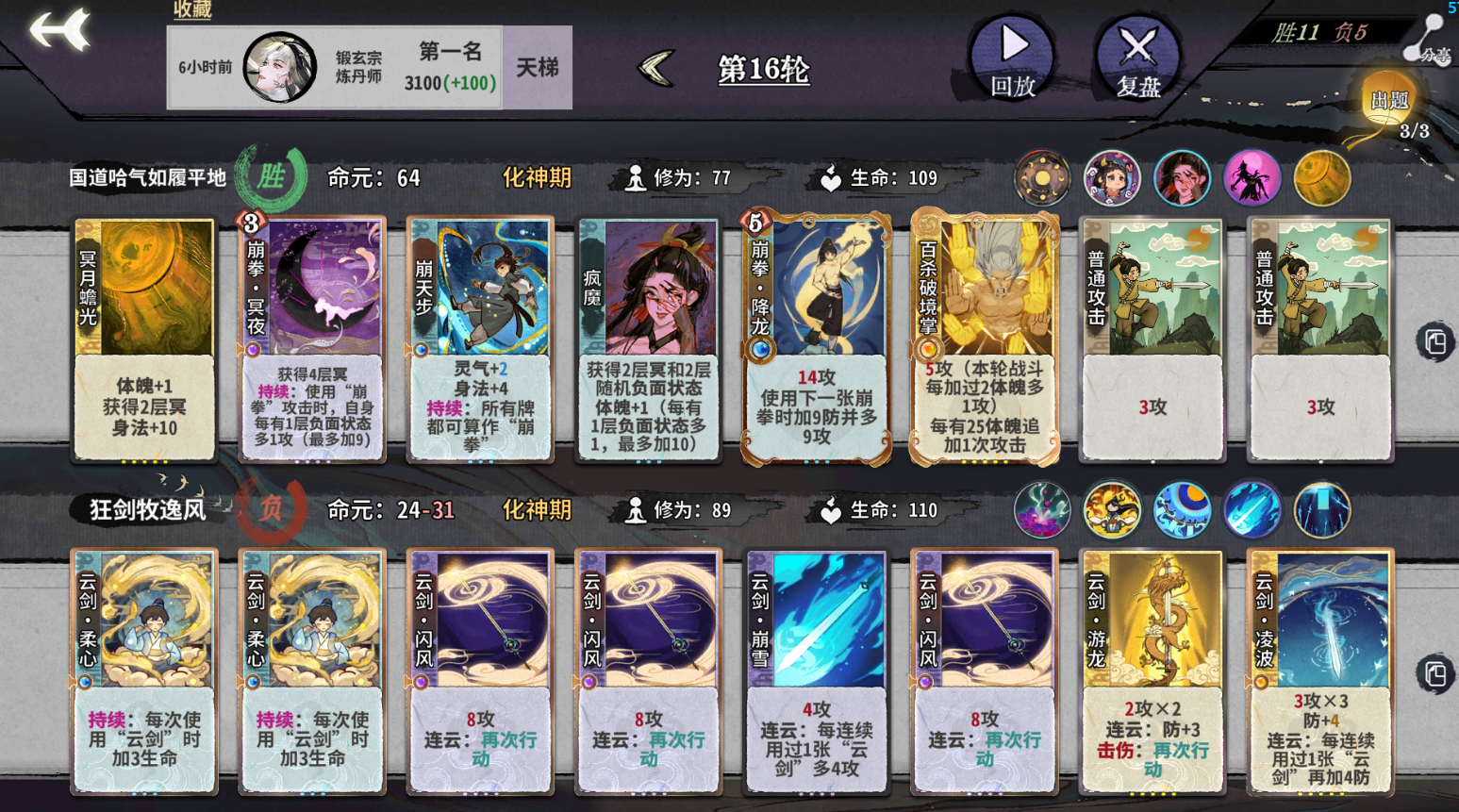Click the crescent moon buff icon in lower row
The height and width of the screenshot is (812, 1459).
1182,509
